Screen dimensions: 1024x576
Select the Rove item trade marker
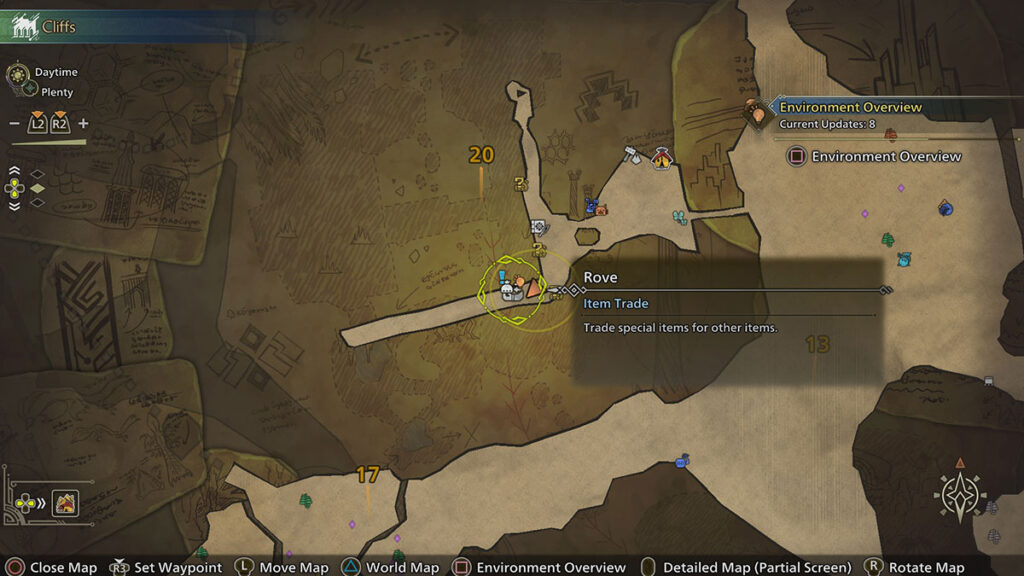[x=531, y=288]
